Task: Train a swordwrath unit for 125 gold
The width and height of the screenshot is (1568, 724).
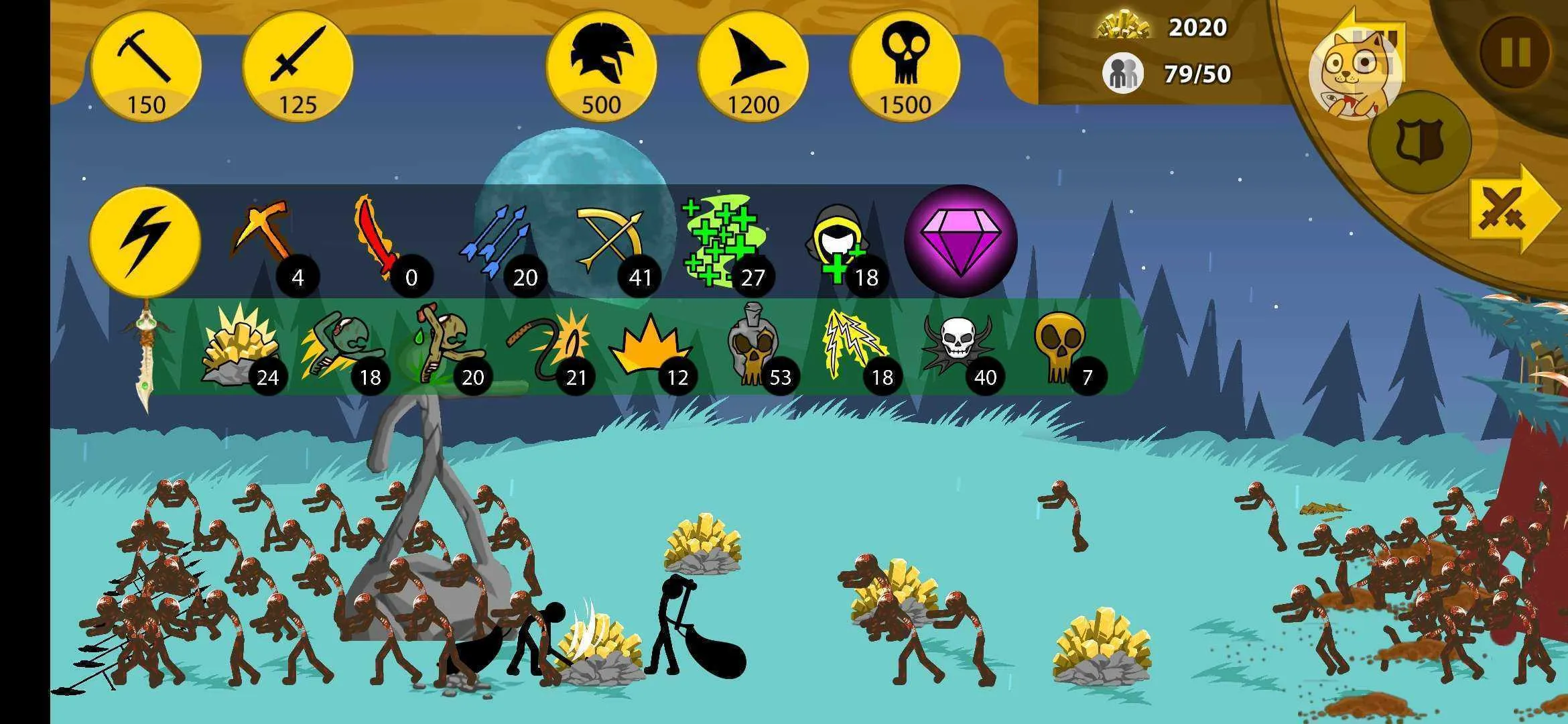Action: (298, 67)
